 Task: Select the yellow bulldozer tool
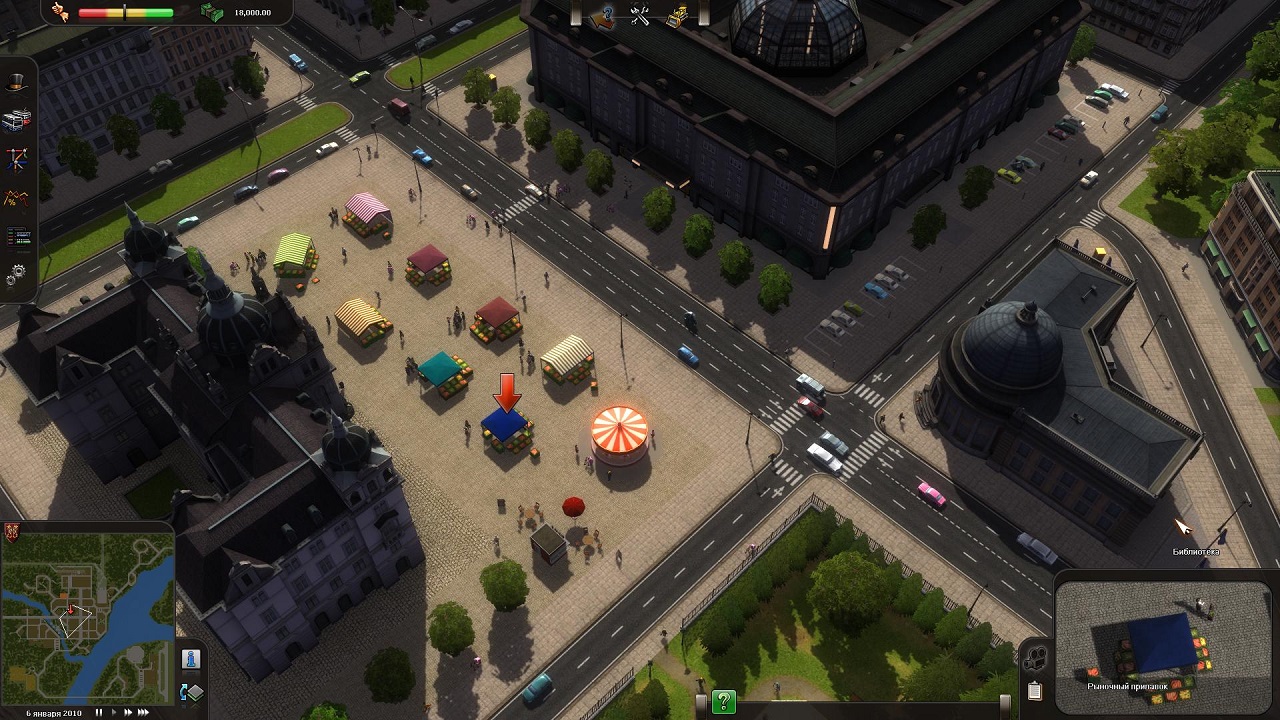(x=677, y=15)
